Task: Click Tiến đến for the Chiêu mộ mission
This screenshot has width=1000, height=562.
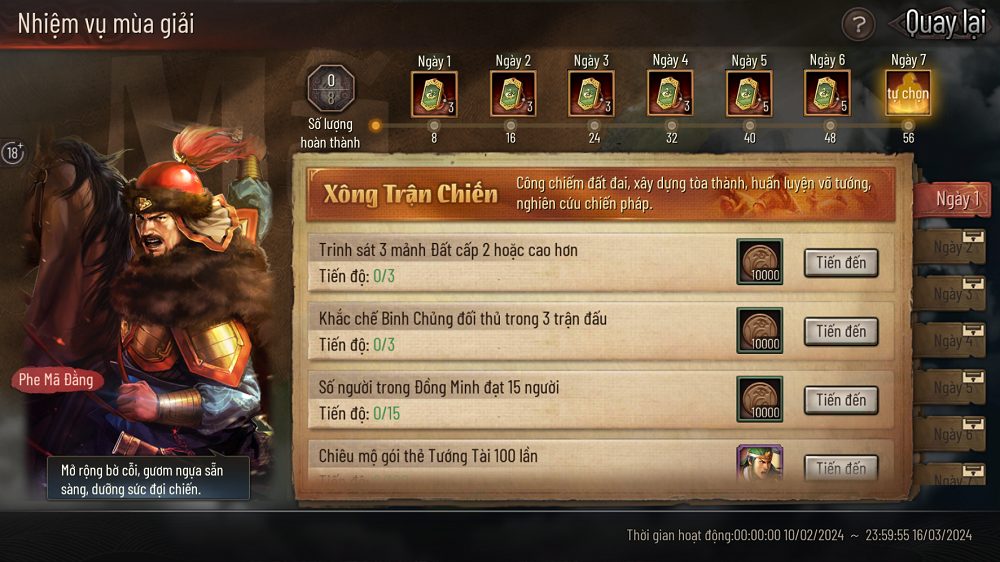Action: tap(841, 467)
